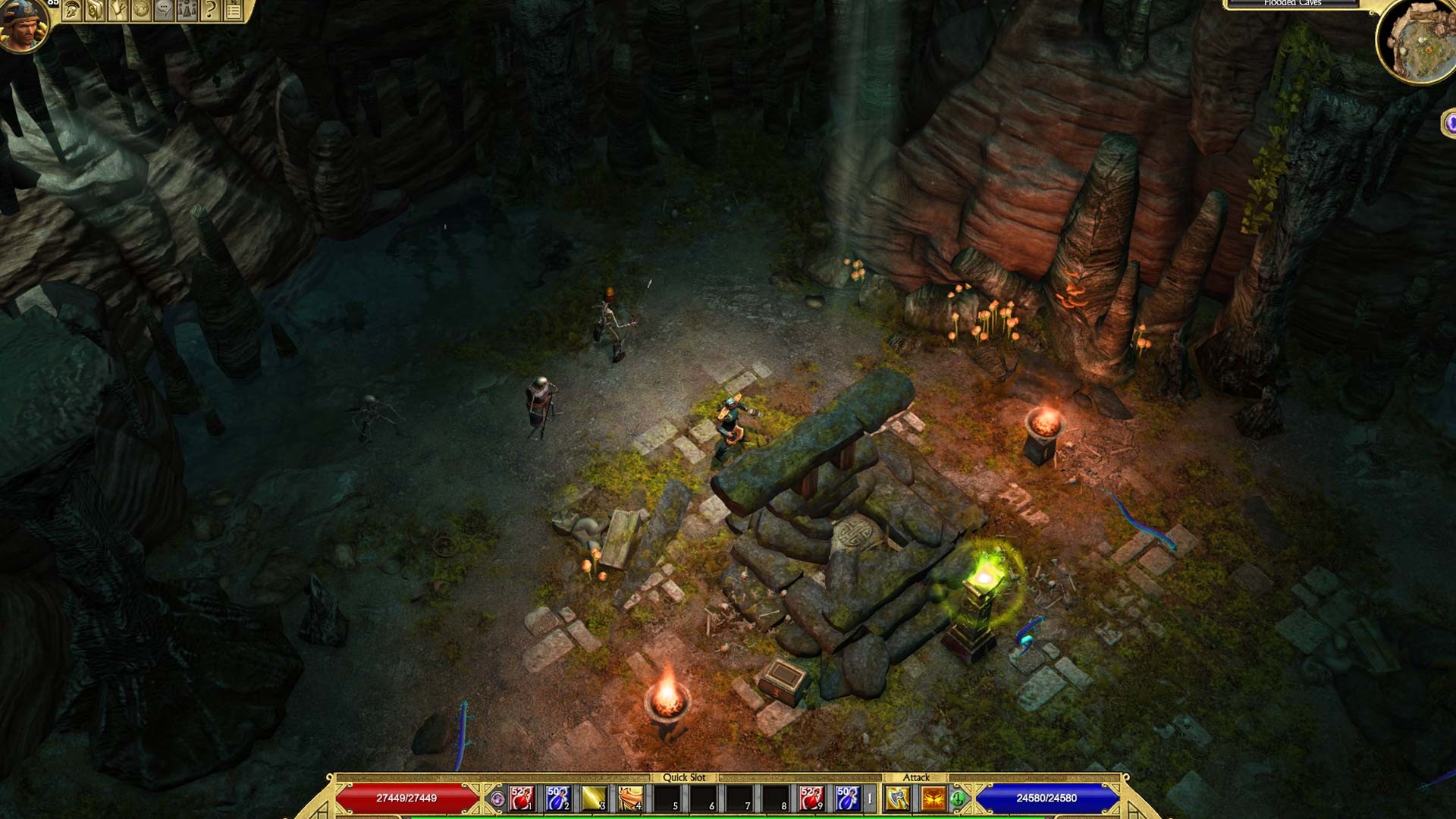This screenshot has width=1456, height=819.
Task: Open the skills book icon
Action: pyautogui.click(x=96, y=11)
